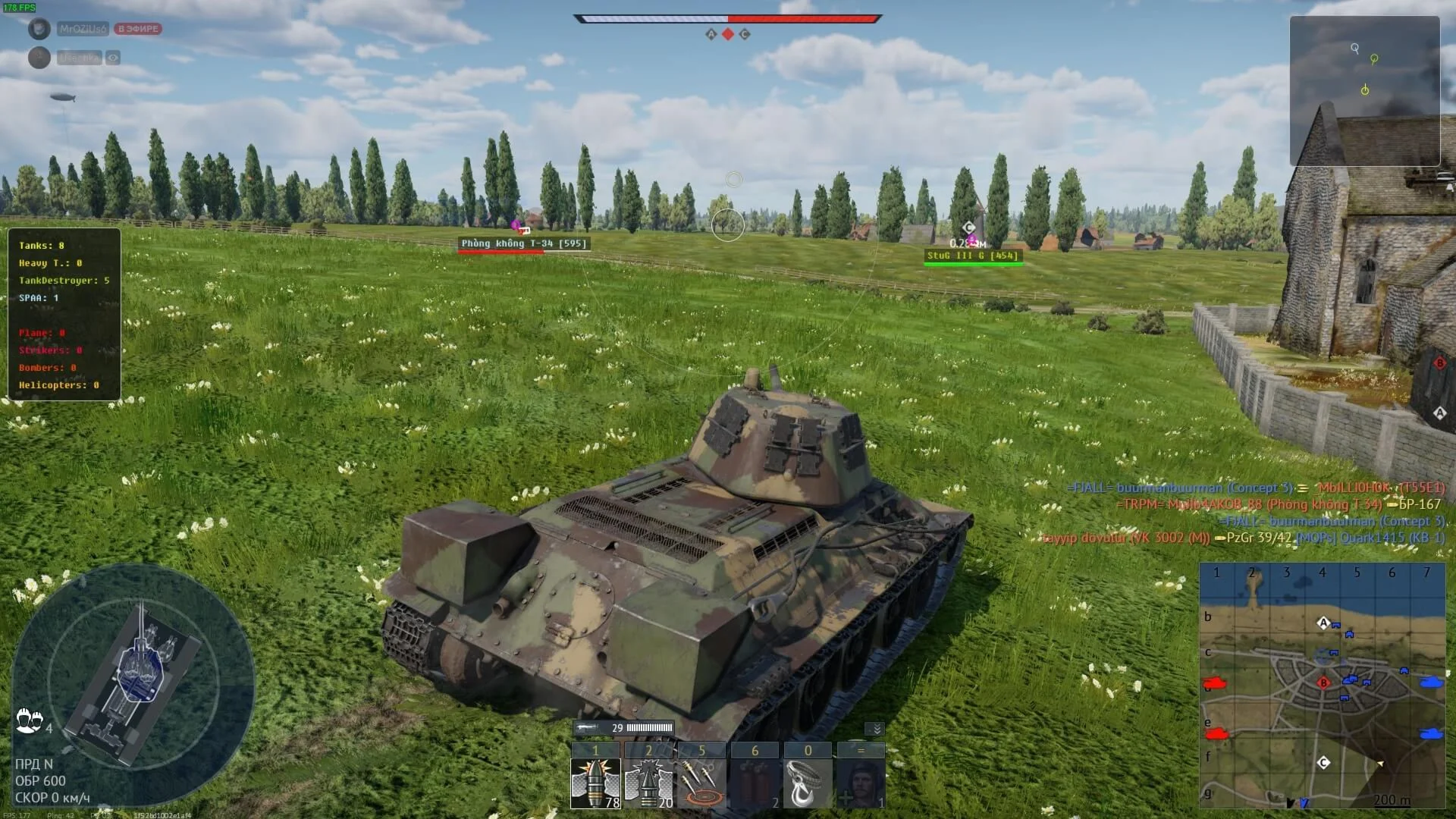Toggle the eye visibility icon next to second streamer
Screen dimensions: 1456x819
coord(112,58)
